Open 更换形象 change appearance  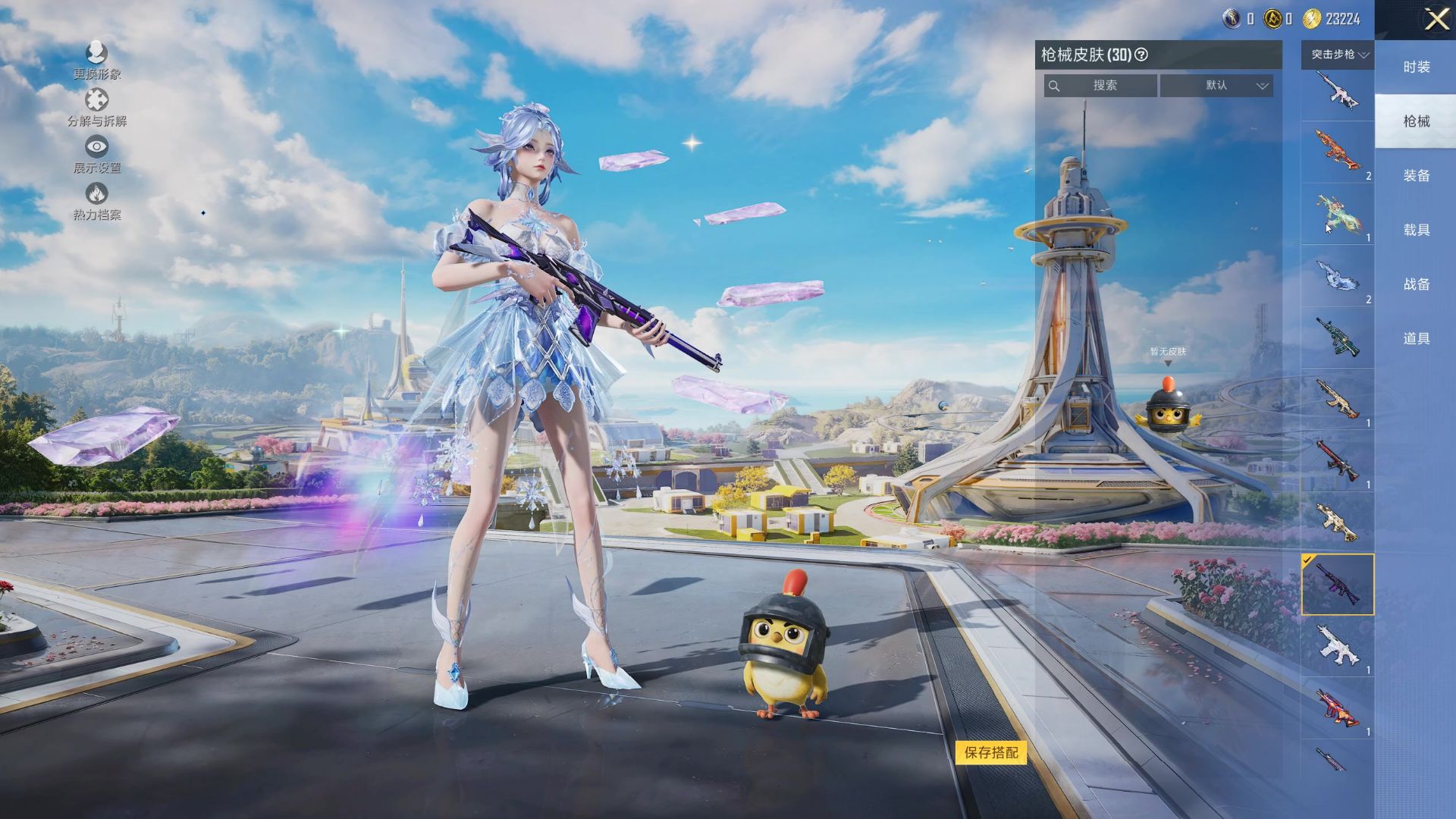[x=97, y=60]
